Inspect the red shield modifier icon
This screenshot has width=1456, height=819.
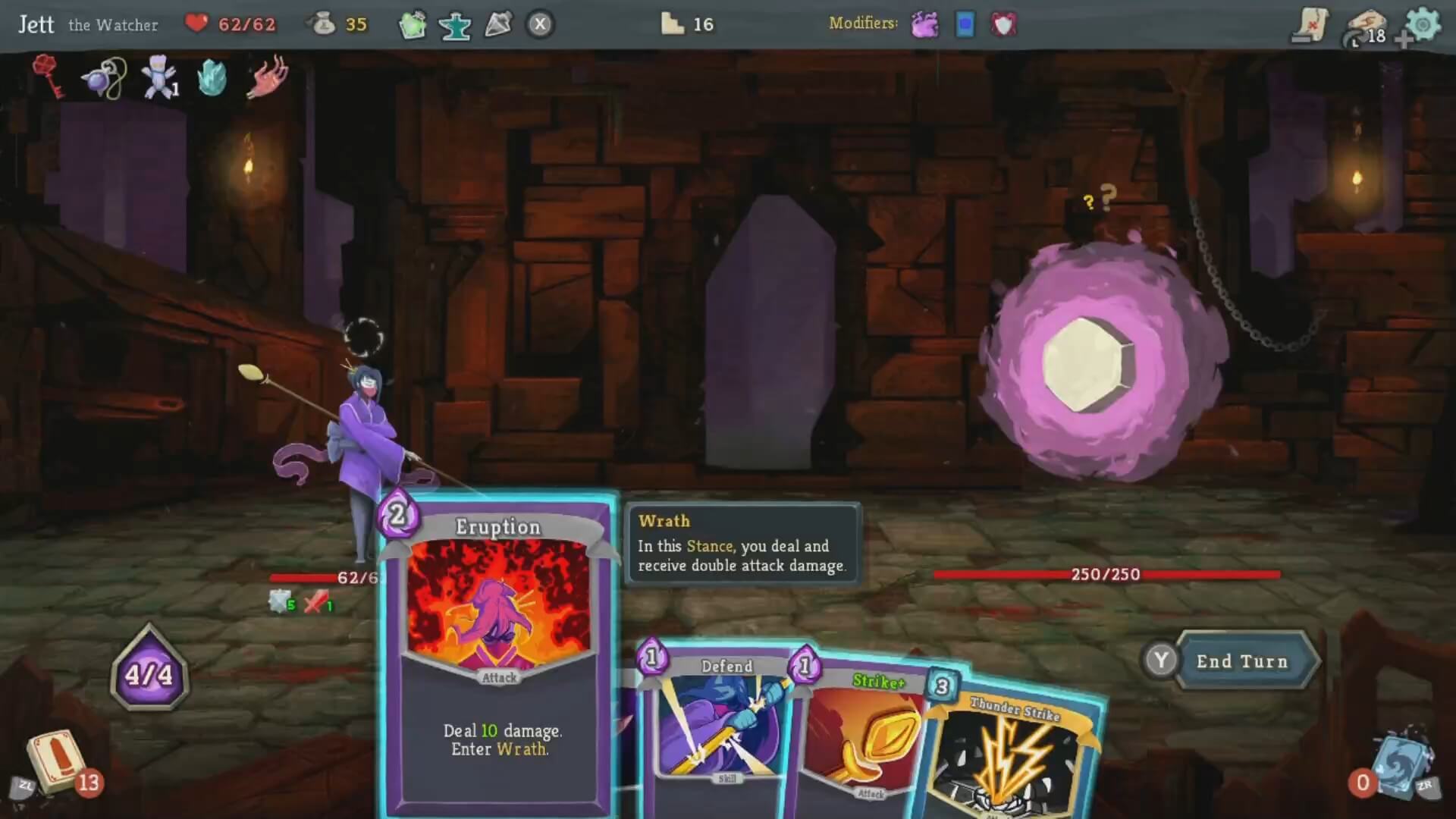1003,24
